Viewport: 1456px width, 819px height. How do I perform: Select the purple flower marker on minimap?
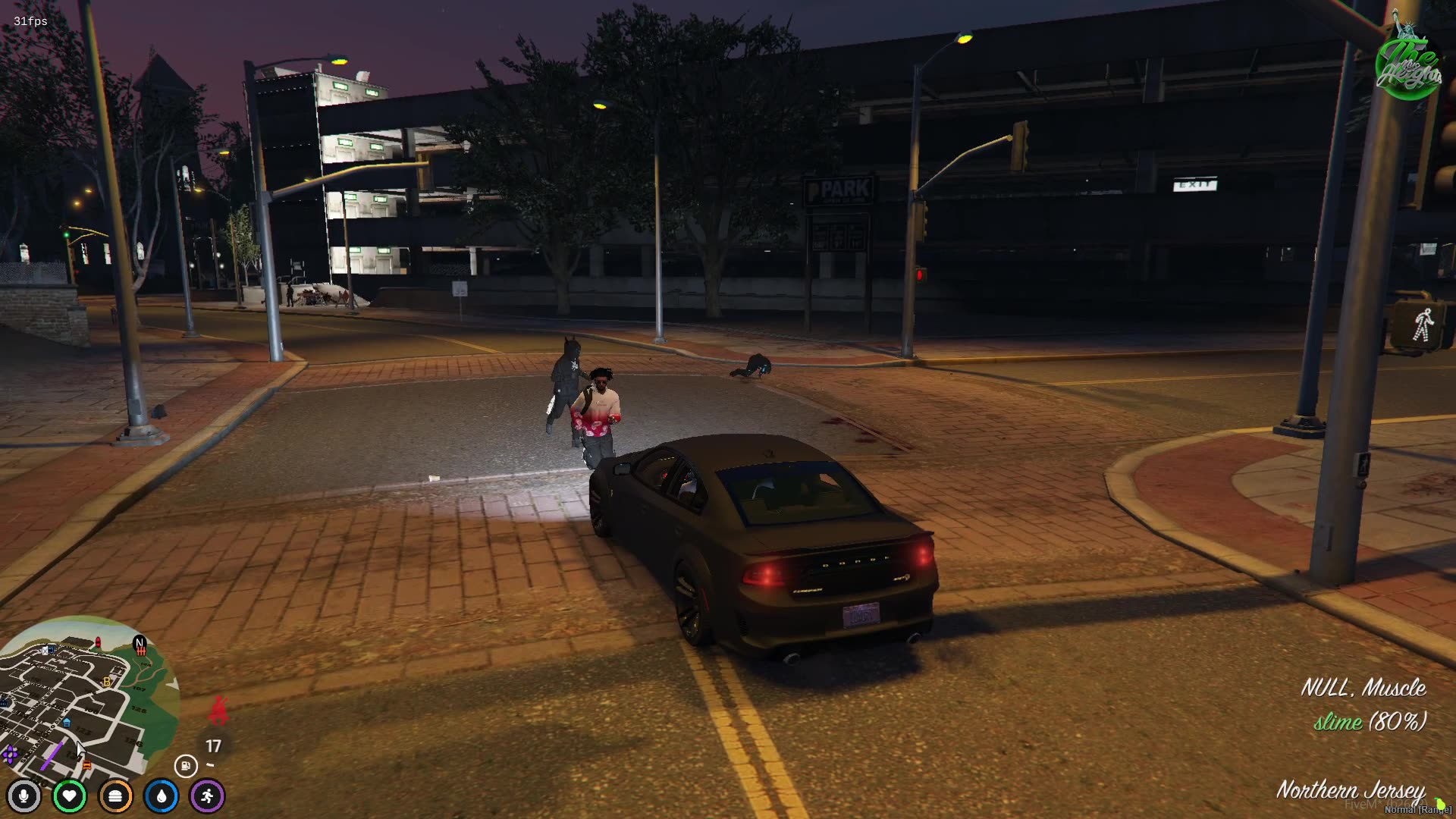pos(10,754)
